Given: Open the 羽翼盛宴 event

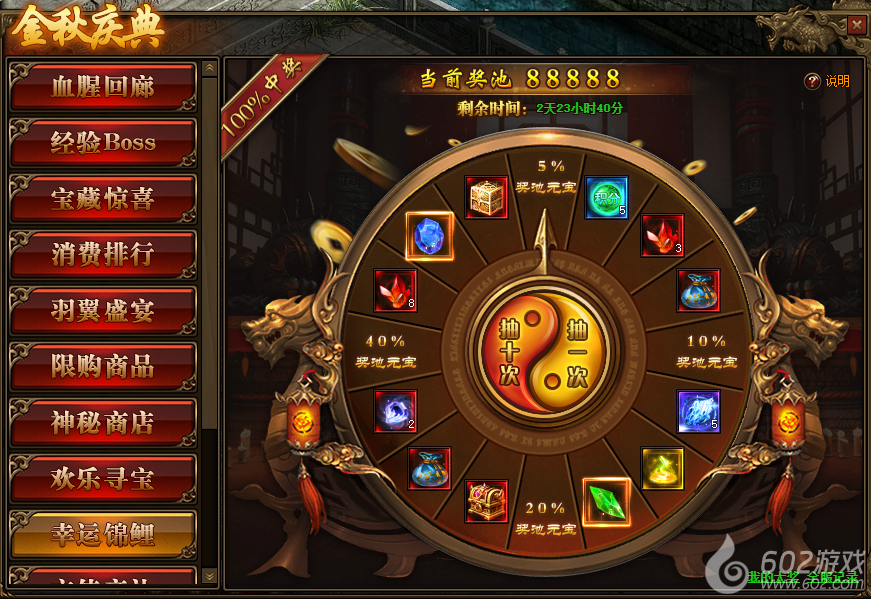Looking at the screenshot, I should click(x=102, y=311).
